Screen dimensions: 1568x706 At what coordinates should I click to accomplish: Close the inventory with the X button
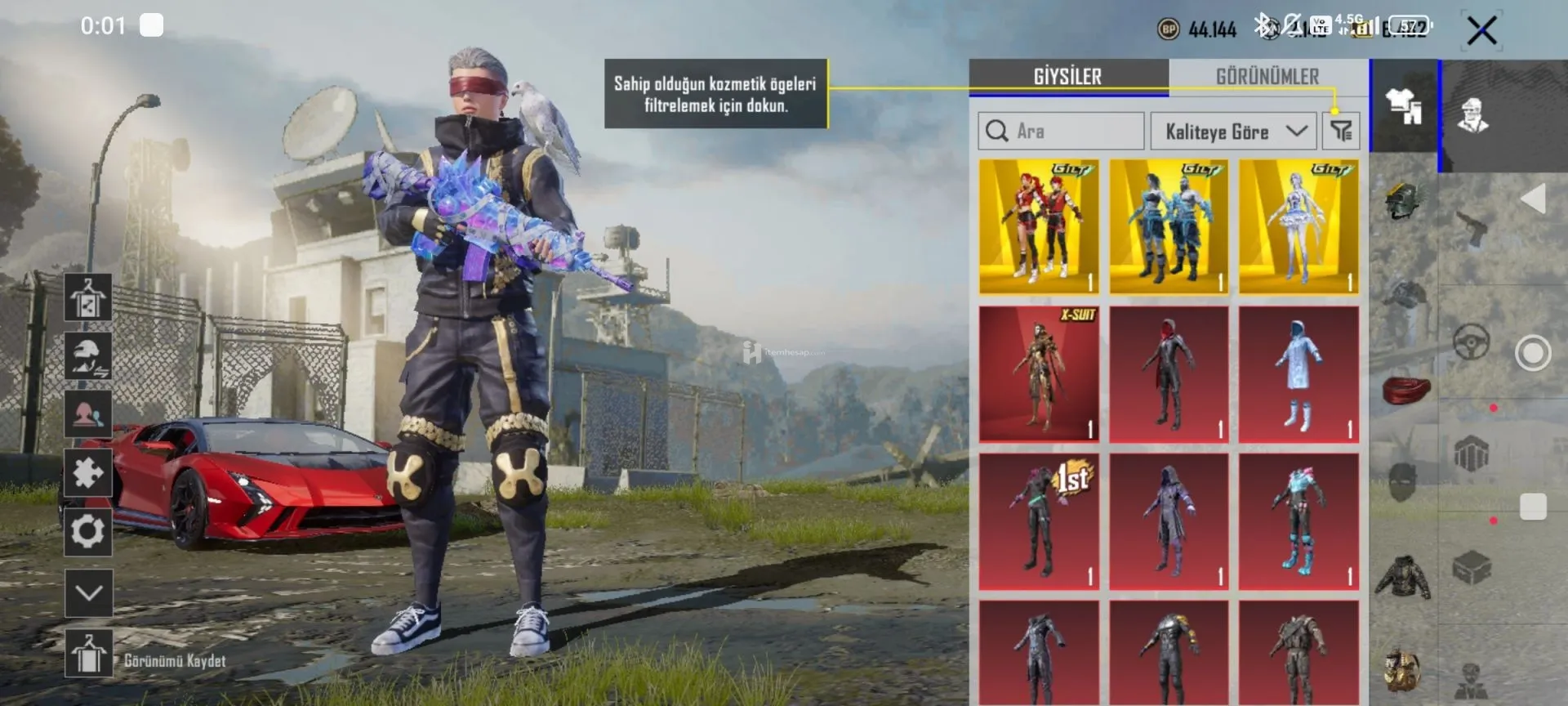(1481, 31)
